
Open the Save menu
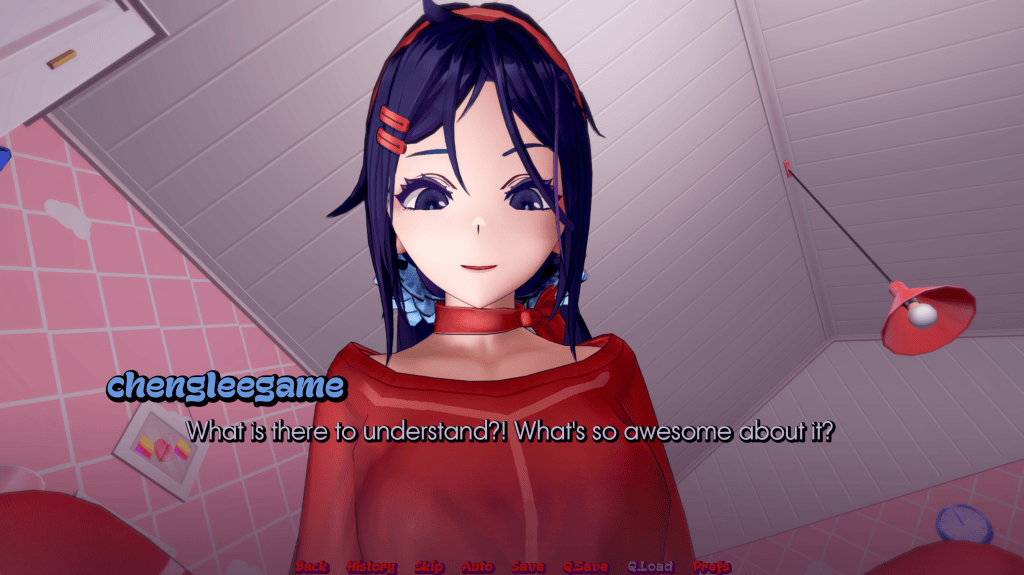click(528, 567)
